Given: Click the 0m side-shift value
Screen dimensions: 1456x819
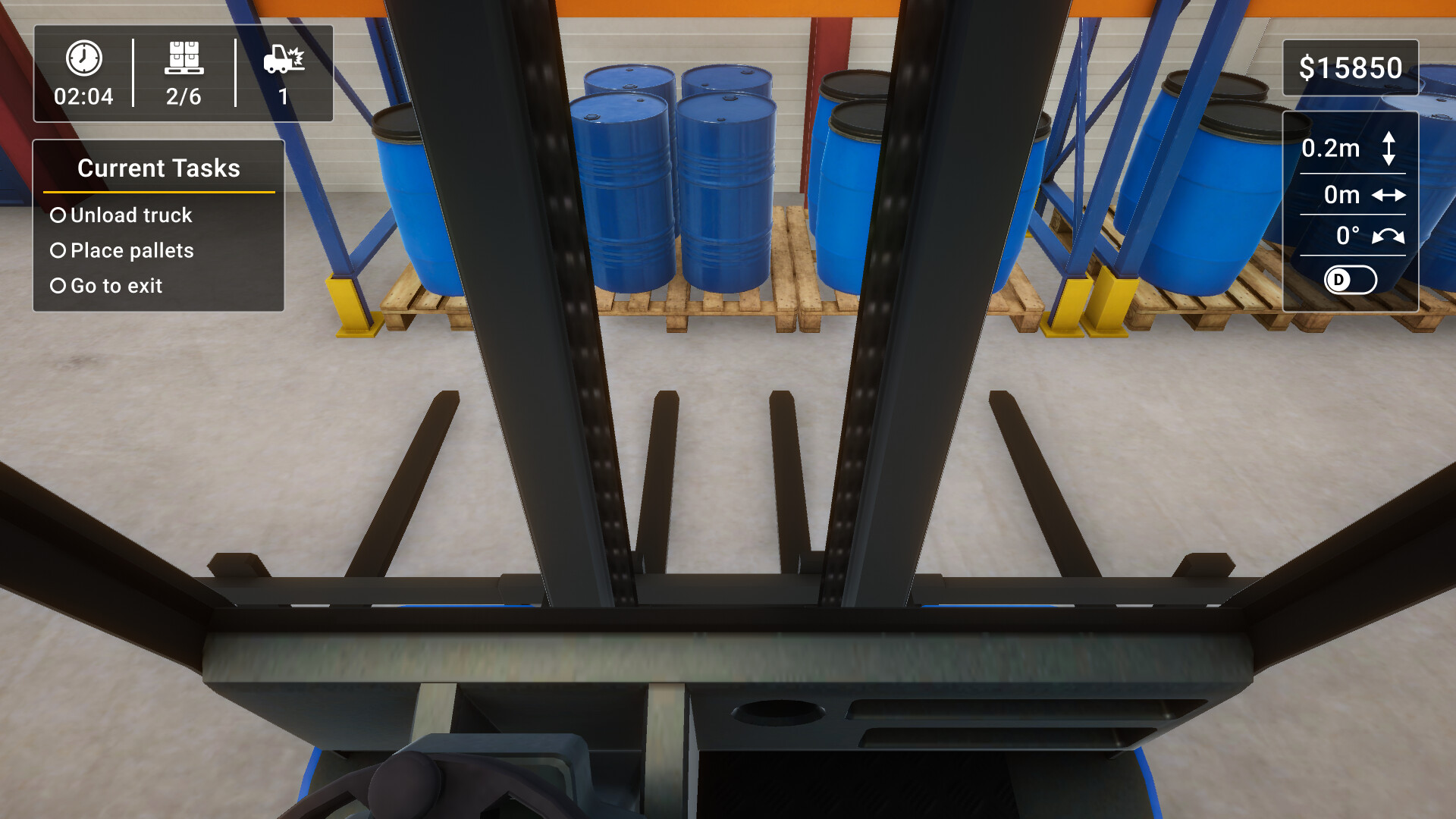Looking at the screenshot, I should (x=1341, y=194).
